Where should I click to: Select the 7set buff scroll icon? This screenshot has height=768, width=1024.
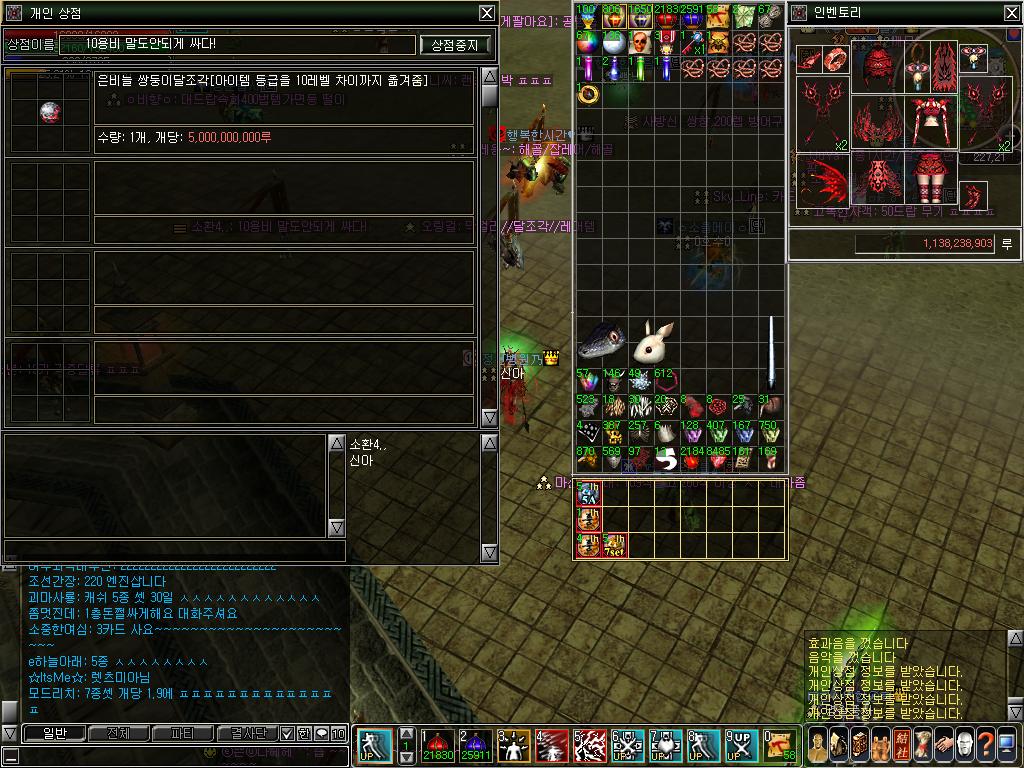click(x=614, y=546)
